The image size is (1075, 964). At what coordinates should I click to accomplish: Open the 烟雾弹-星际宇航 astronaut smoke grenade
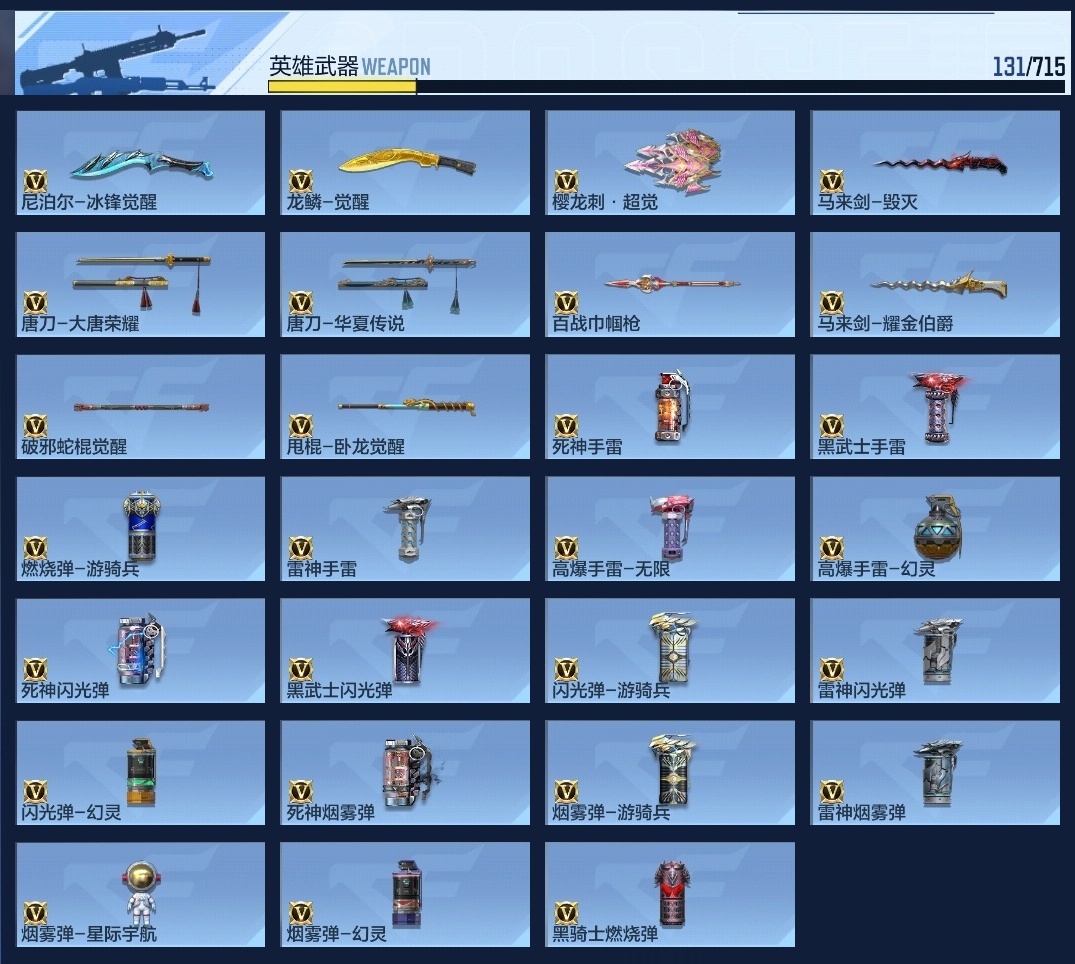point(141,895)
